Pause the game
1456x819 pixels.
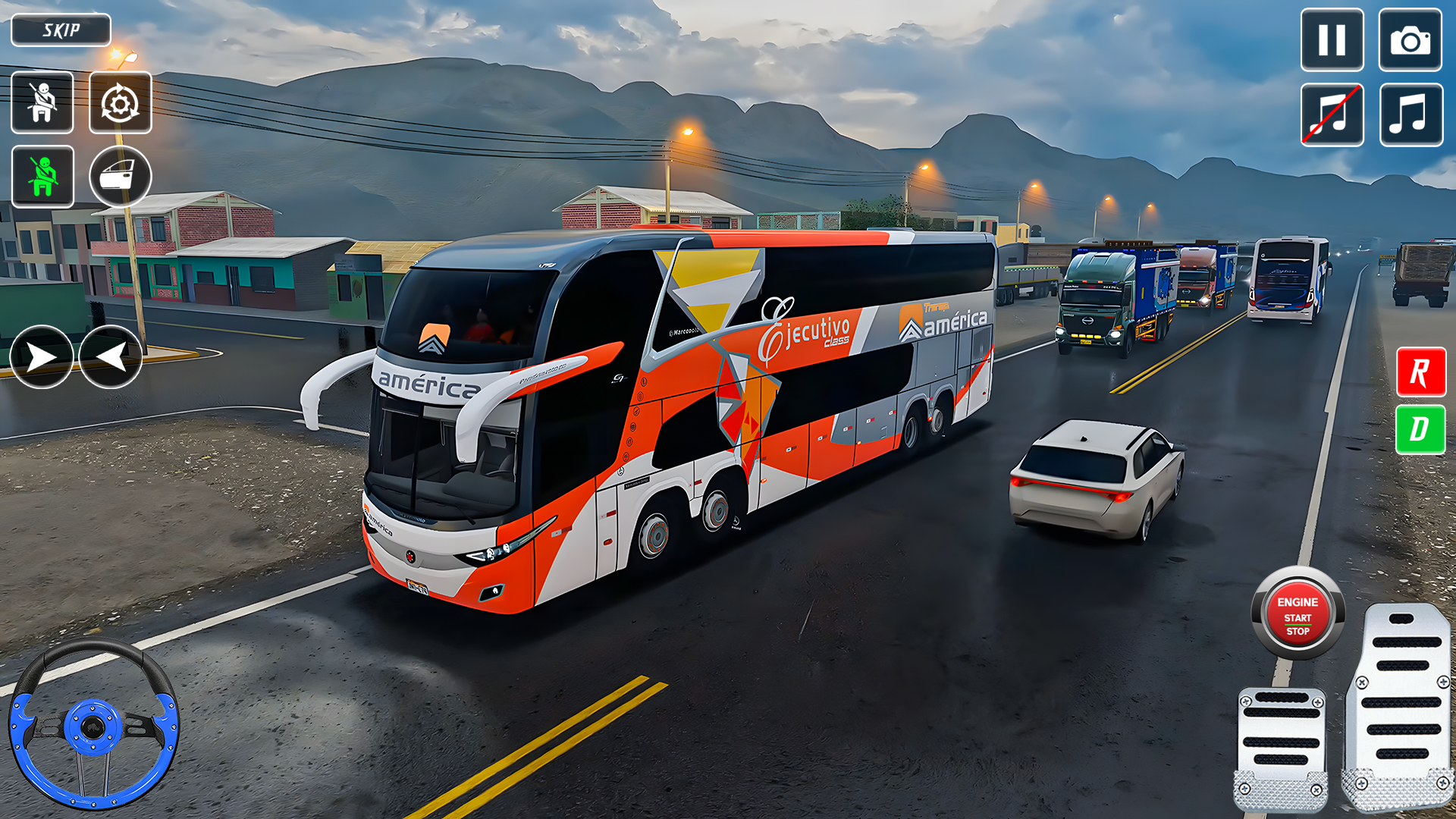(1332, 40)
